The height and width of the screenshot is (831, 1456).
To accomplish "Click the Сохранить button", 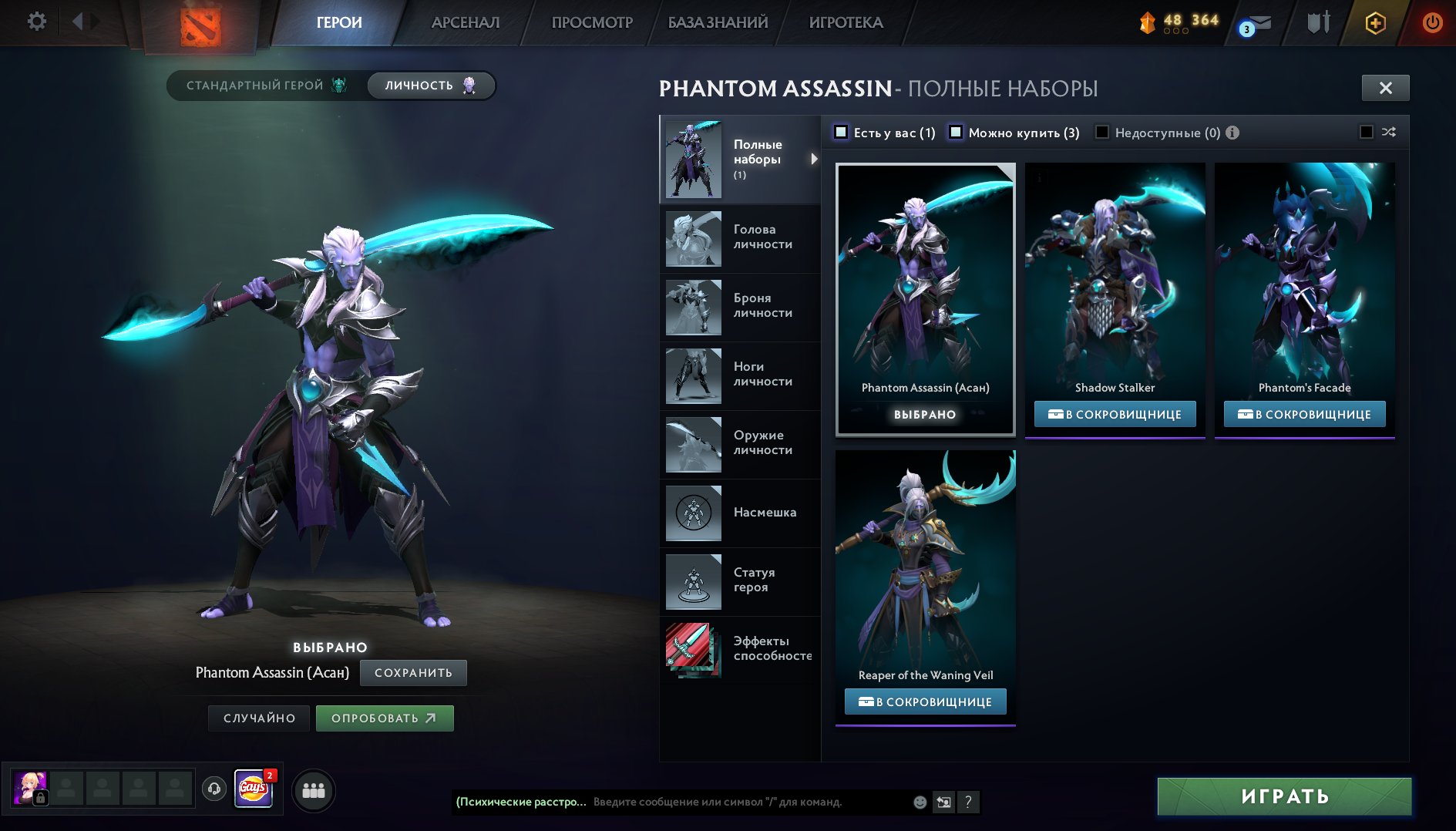I will point(413,673).
